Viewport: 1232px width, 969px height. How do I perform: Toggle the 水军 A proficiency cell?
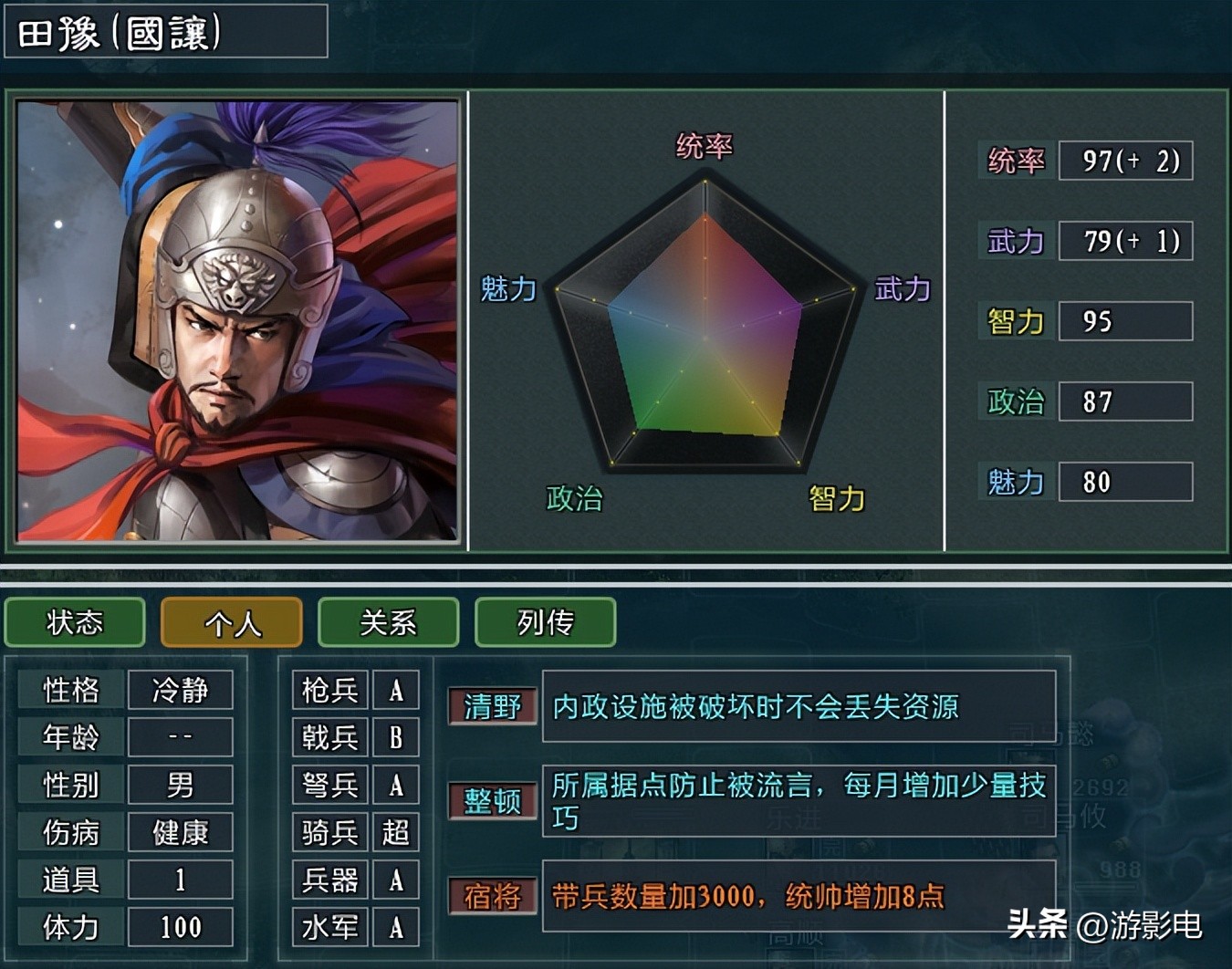click(396, 927)
